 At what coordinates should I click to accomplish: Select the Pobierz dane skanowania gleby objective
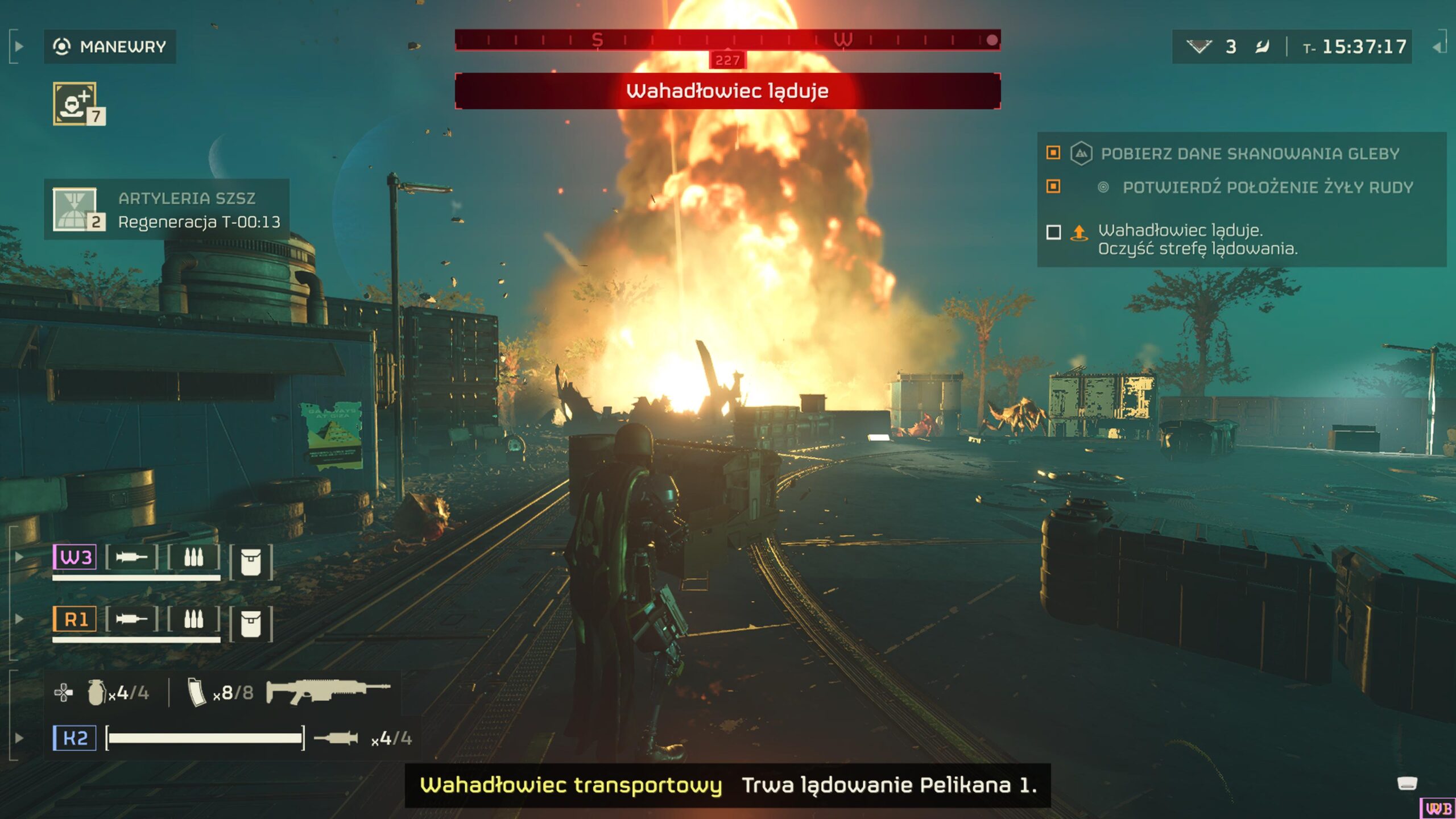[x=1250, y=154]
